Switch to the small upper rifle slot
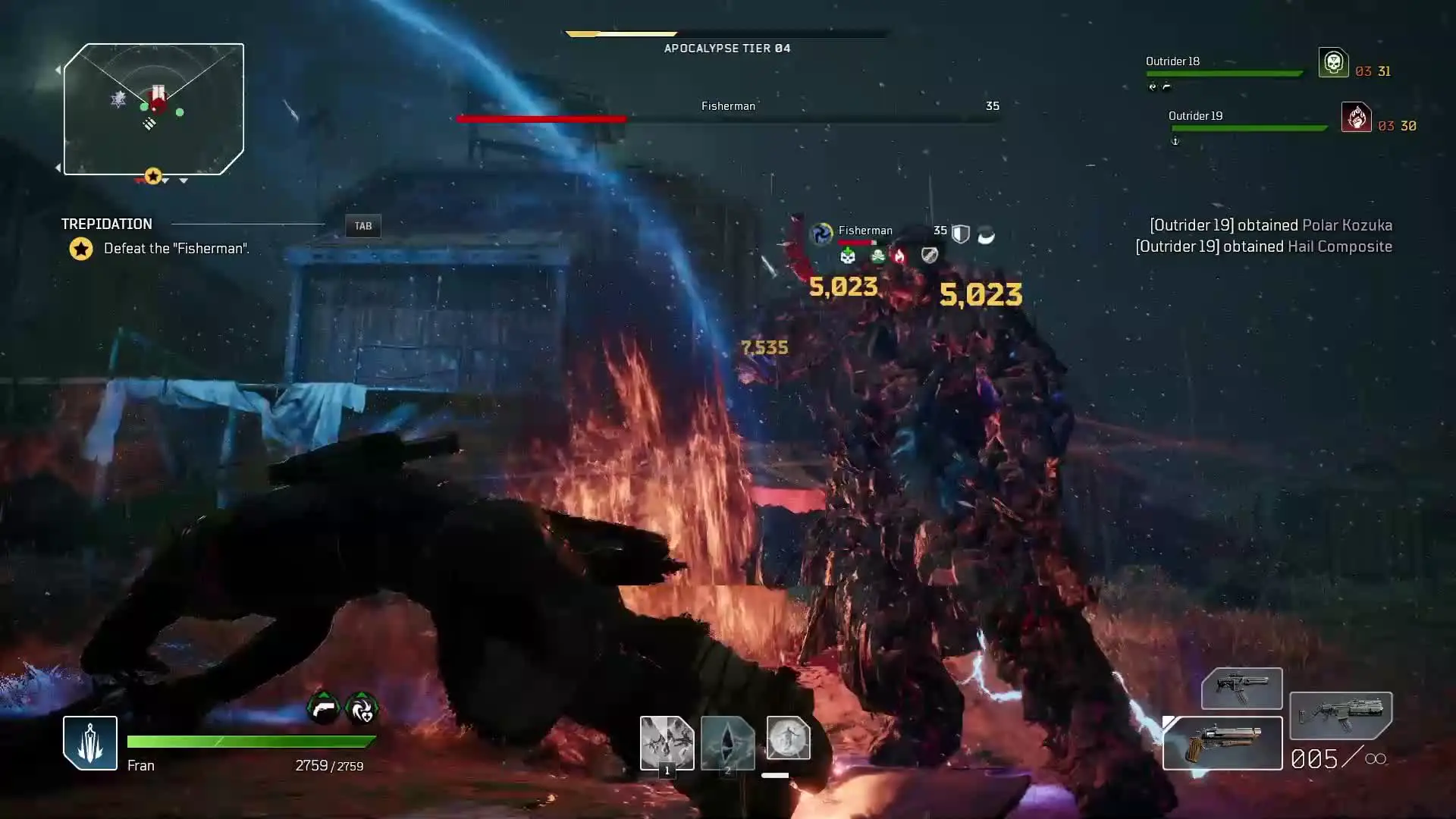1456x819 pixels. 1241,688
